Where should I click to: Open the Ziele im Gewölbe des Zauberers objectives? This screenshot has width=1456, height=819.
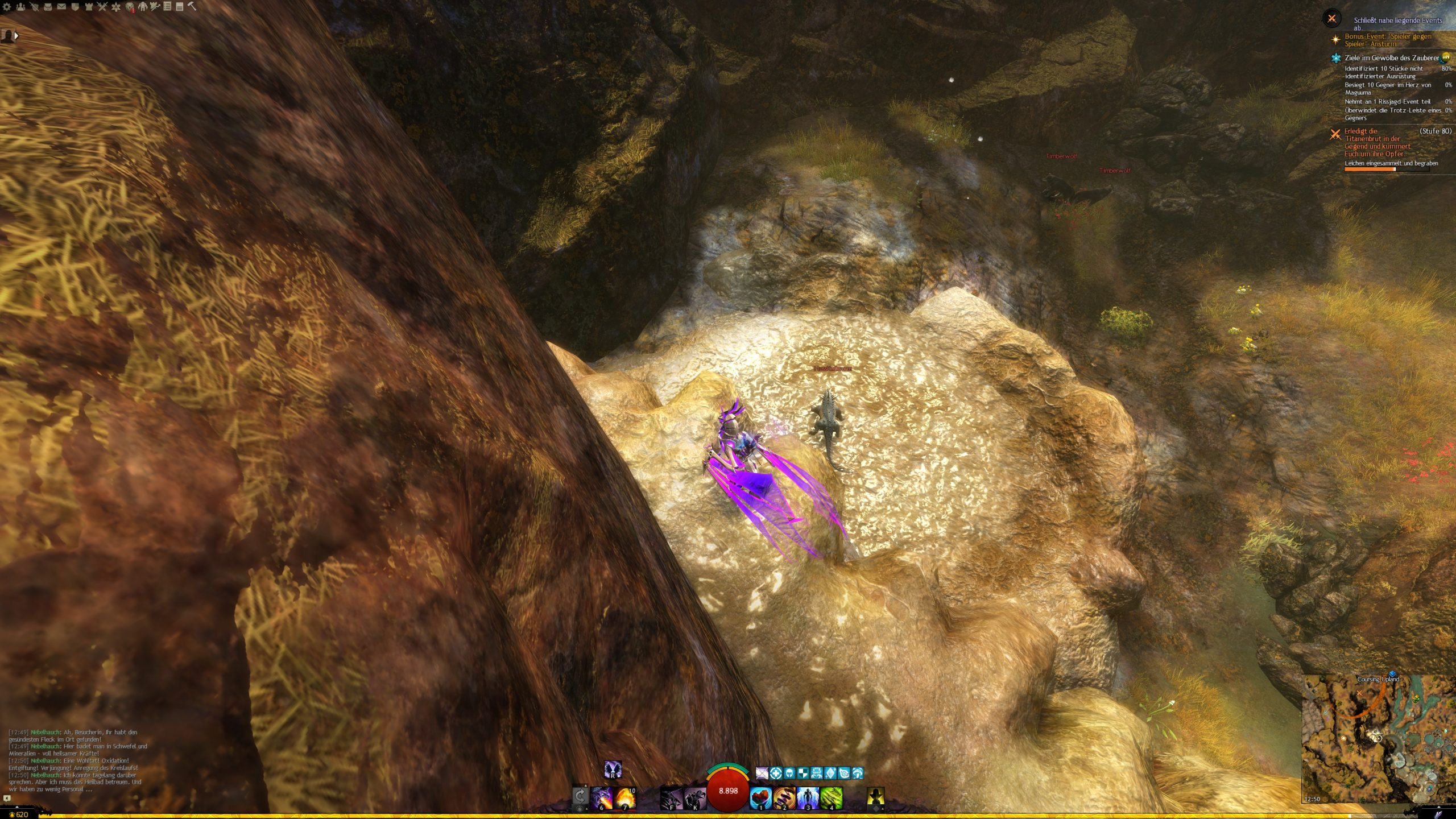[1391, 58]
